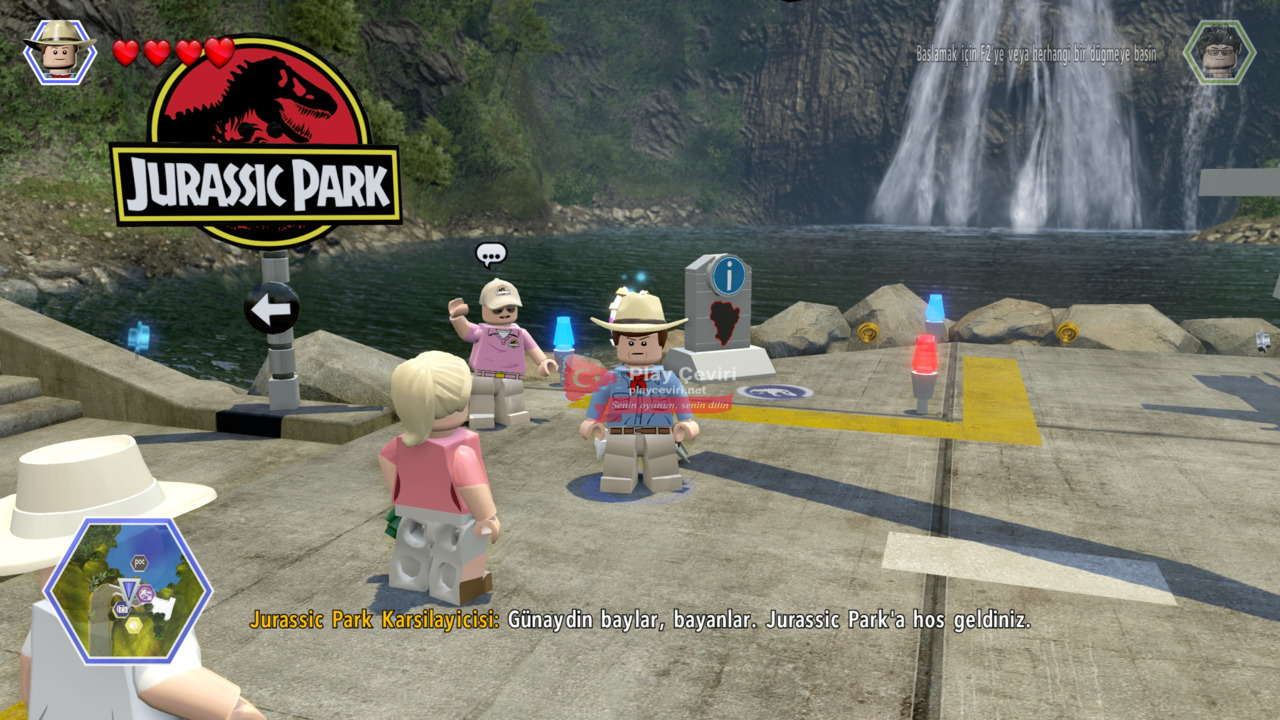Open the hexagonal minimap
The height and width of the screenshot is (720, 1280).
pos(127,590)
